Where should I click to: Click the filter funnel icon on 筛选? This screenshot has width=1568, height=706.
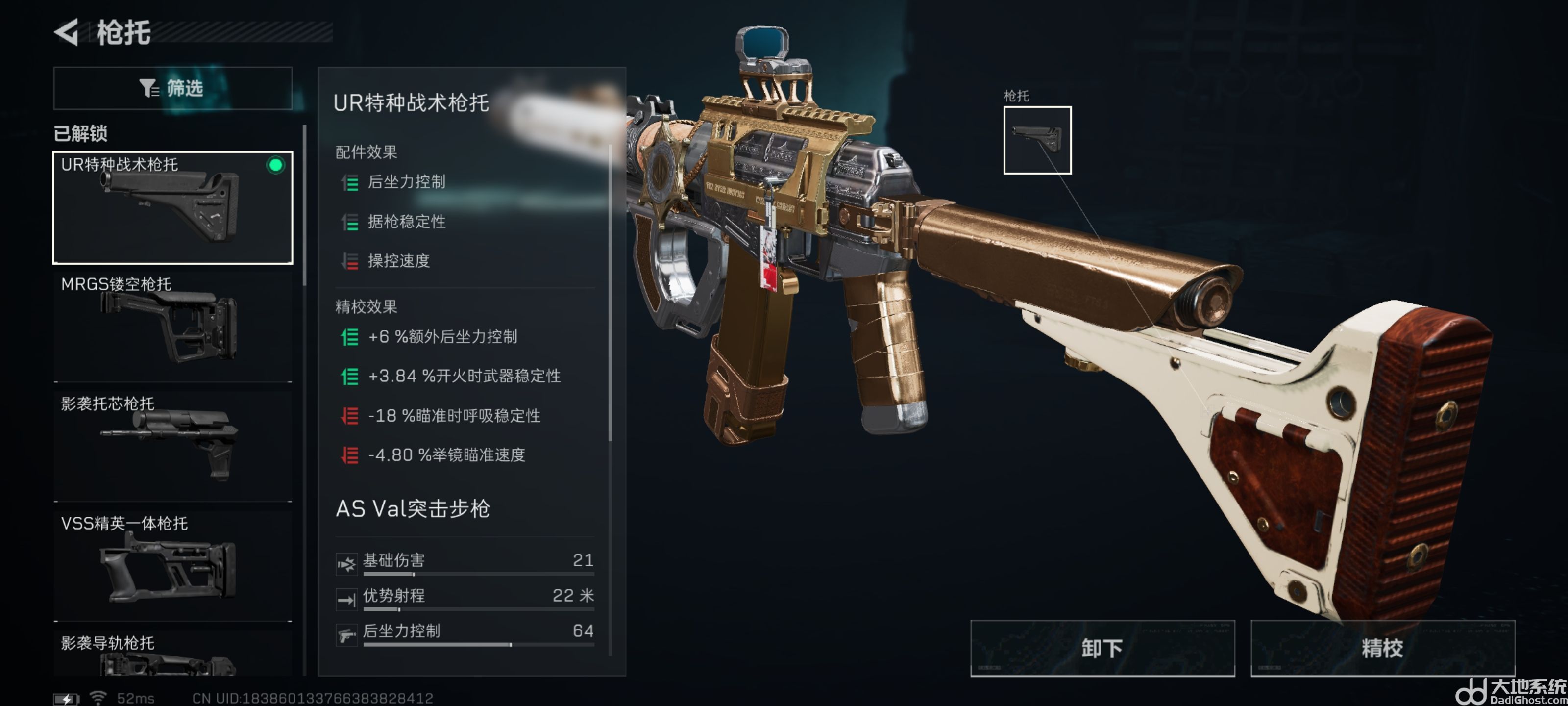(x=147, y=88)
